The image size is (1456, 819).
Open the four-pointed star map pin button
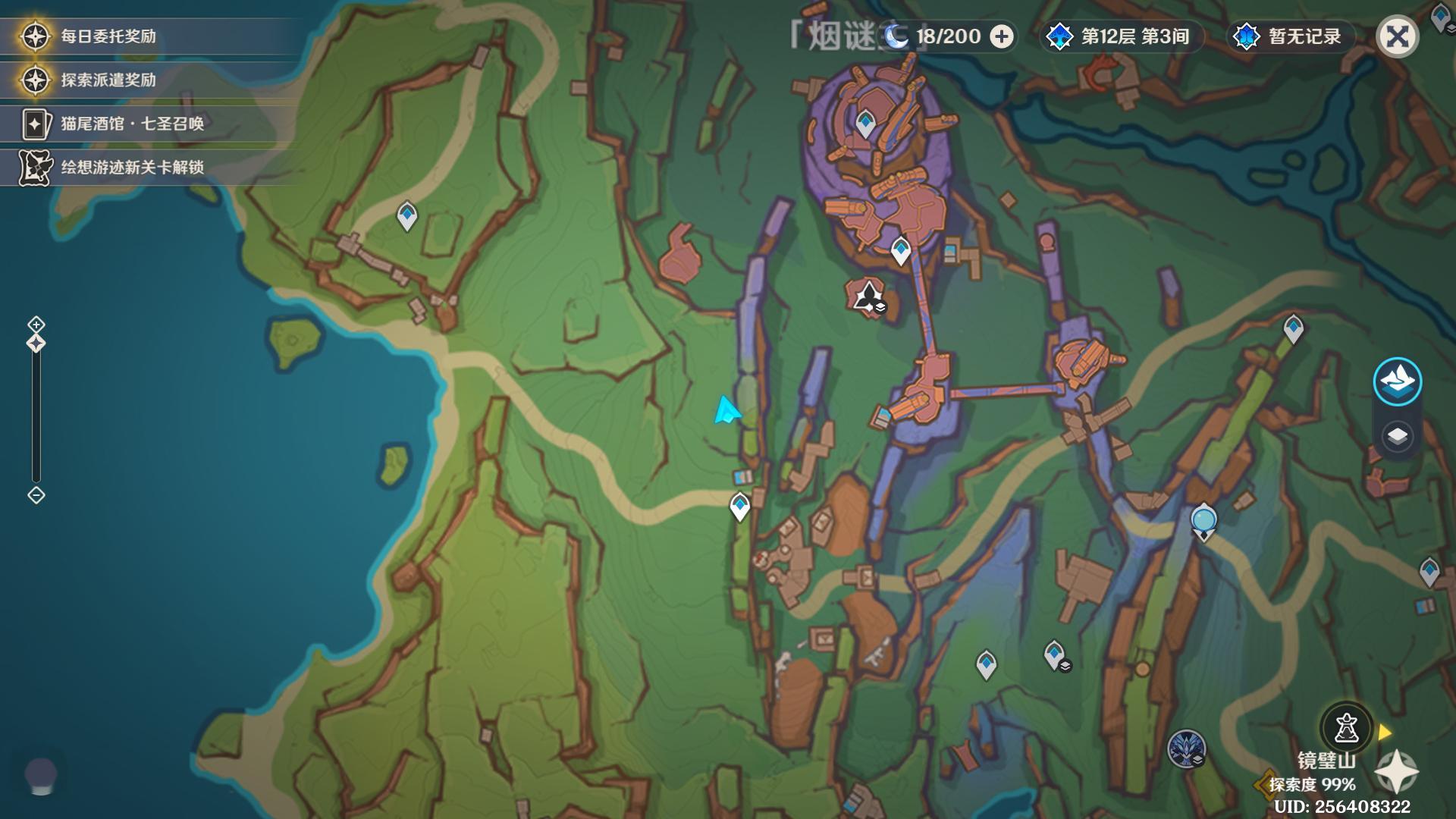(1395, 772)
